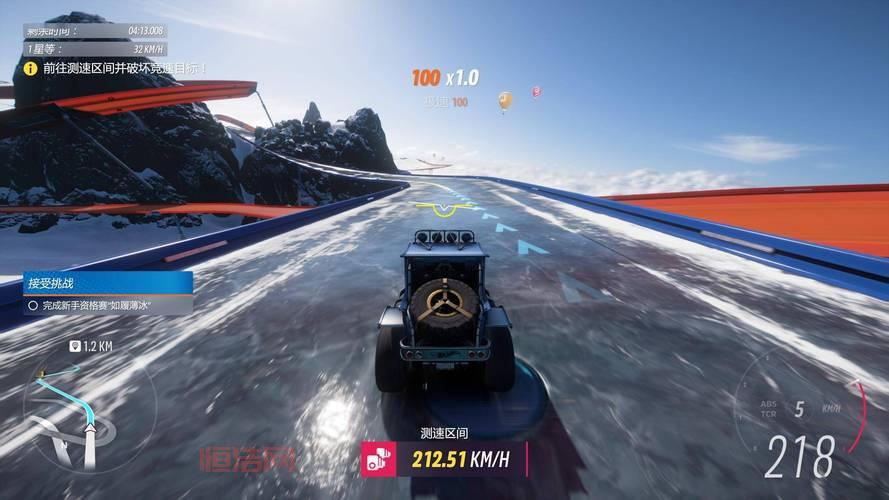Click the 1.2 KM waypoint distance marker
The image size is (889, 500).
(x=90, y=346)
